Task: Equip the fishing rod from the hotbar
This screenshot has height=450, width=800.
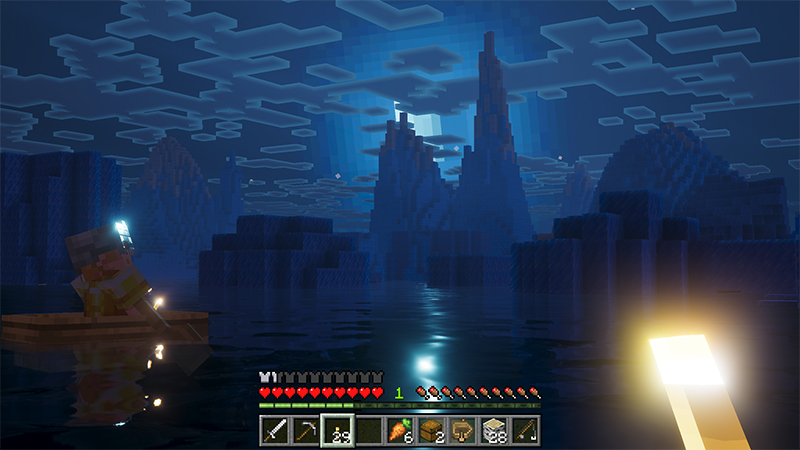Action: (525, 430)
